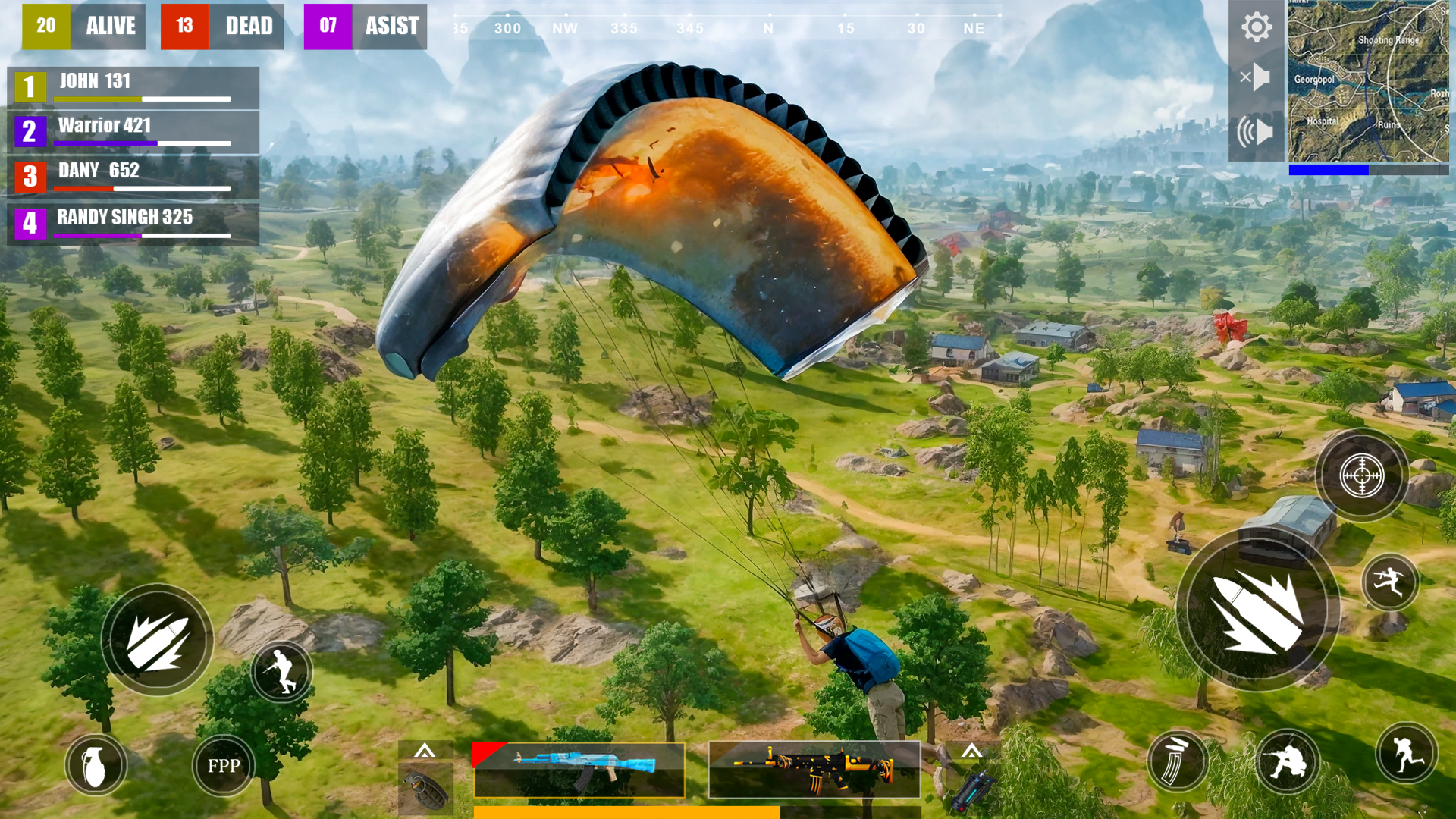
Task: Select the blue AK rifle weapon slot
Action: click(x=579, y=770)
